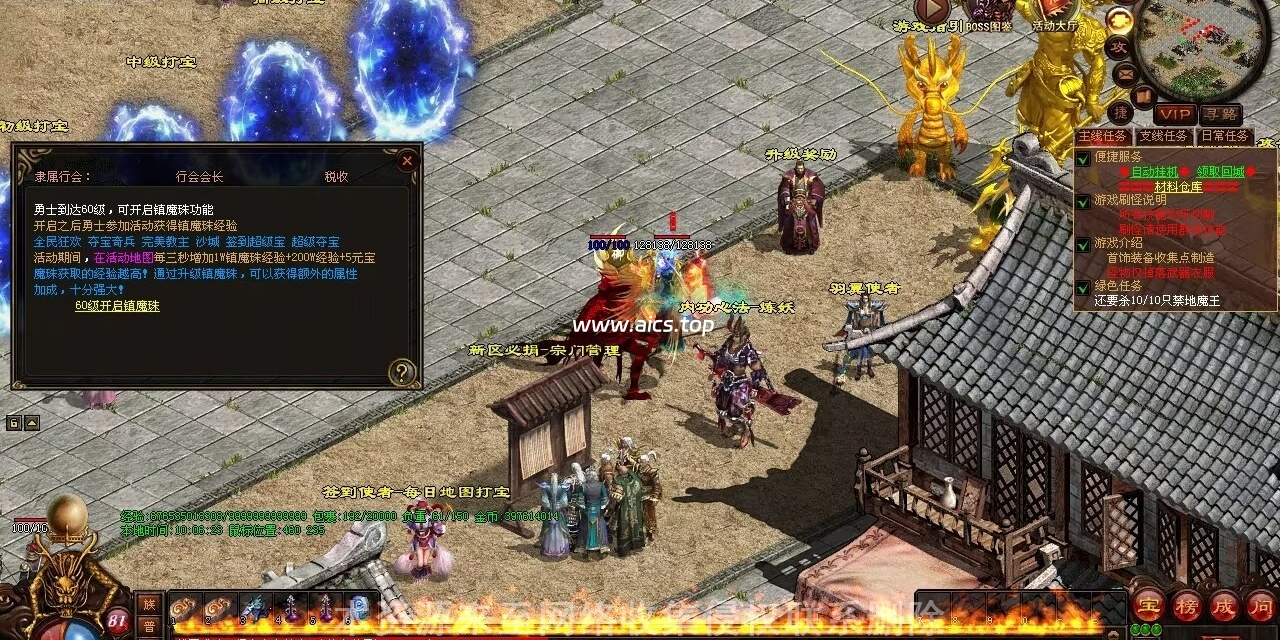This screenshot has height=640, width=1280.
Task: Switch to the 支线任务 tab
Action: click(x=1164, y=136)
